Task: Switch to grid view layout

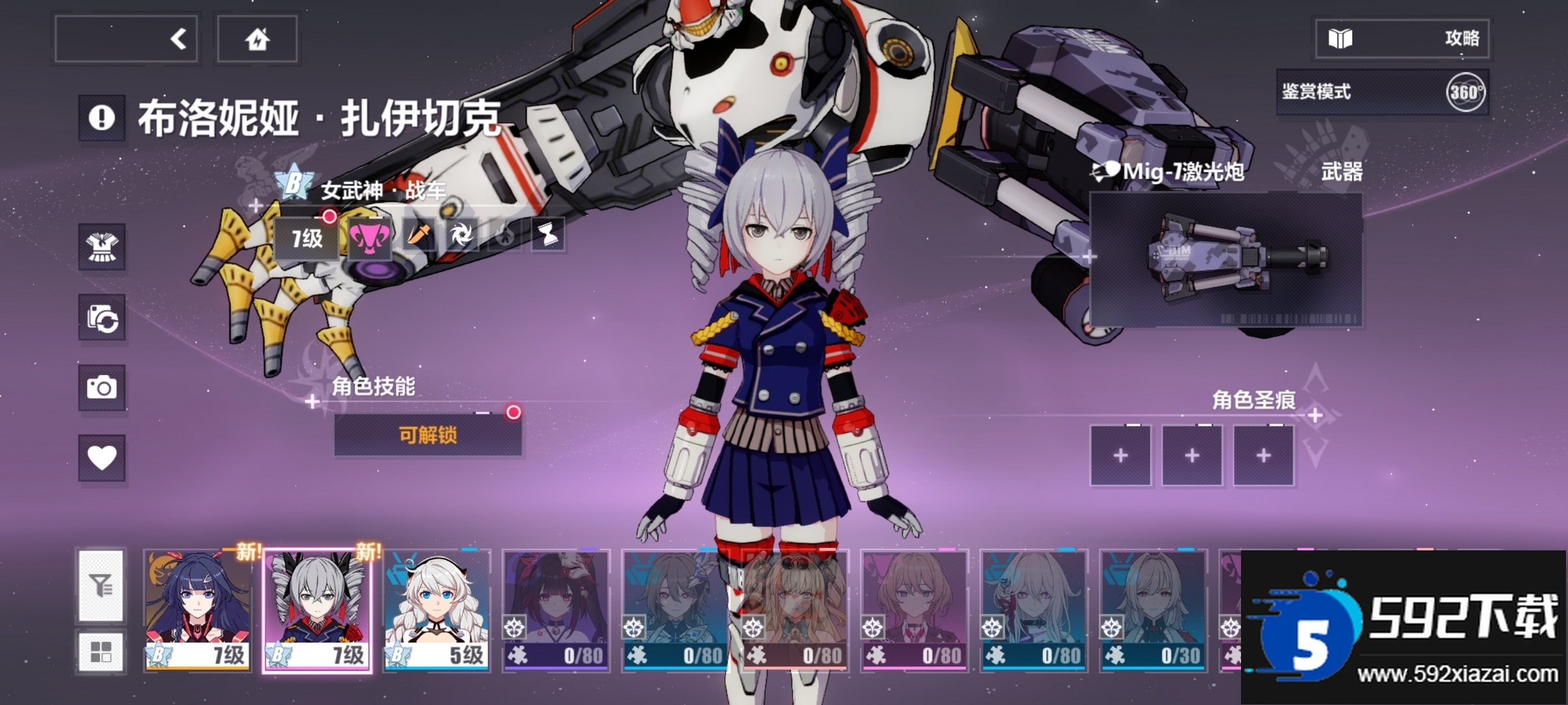Action: click(101, 651)
